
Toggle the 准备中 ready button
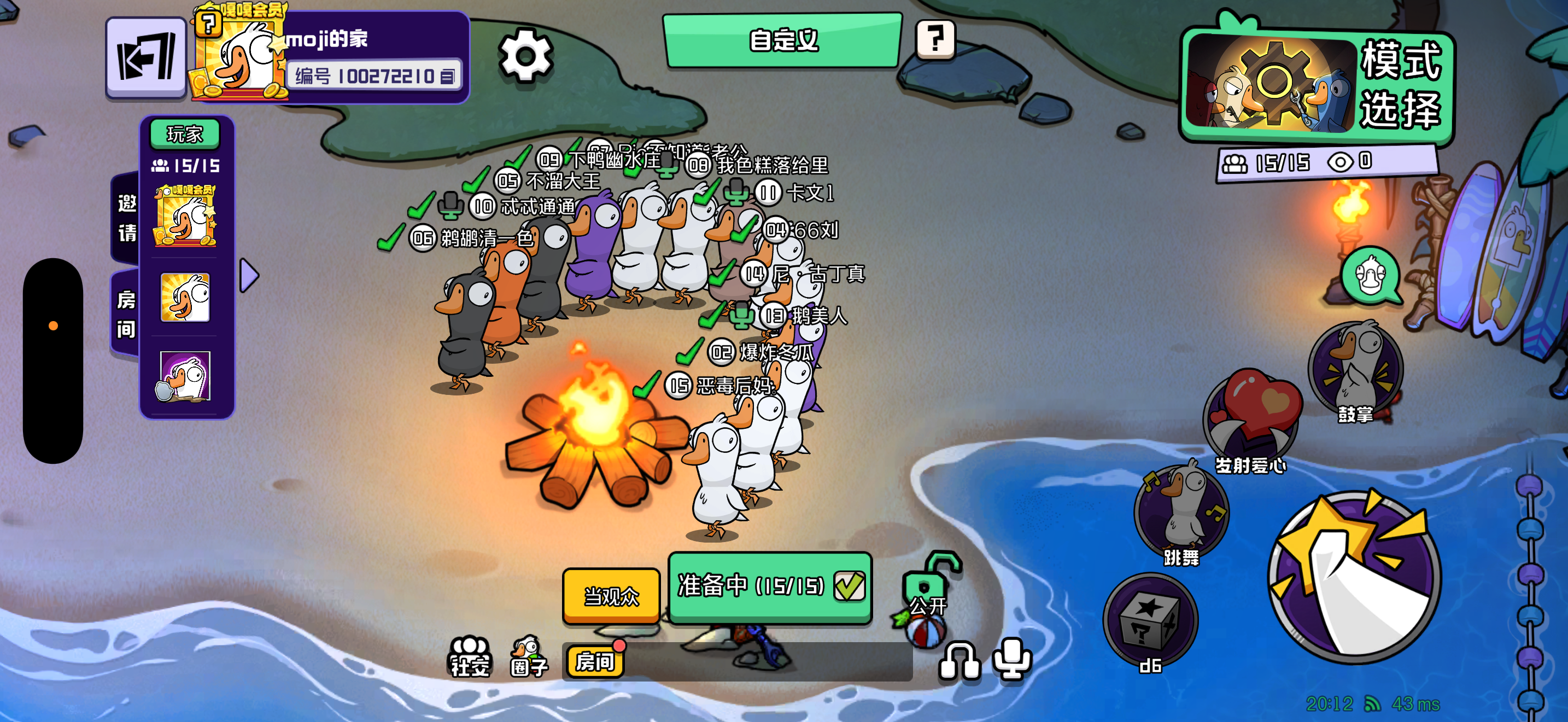click(770, 587)
